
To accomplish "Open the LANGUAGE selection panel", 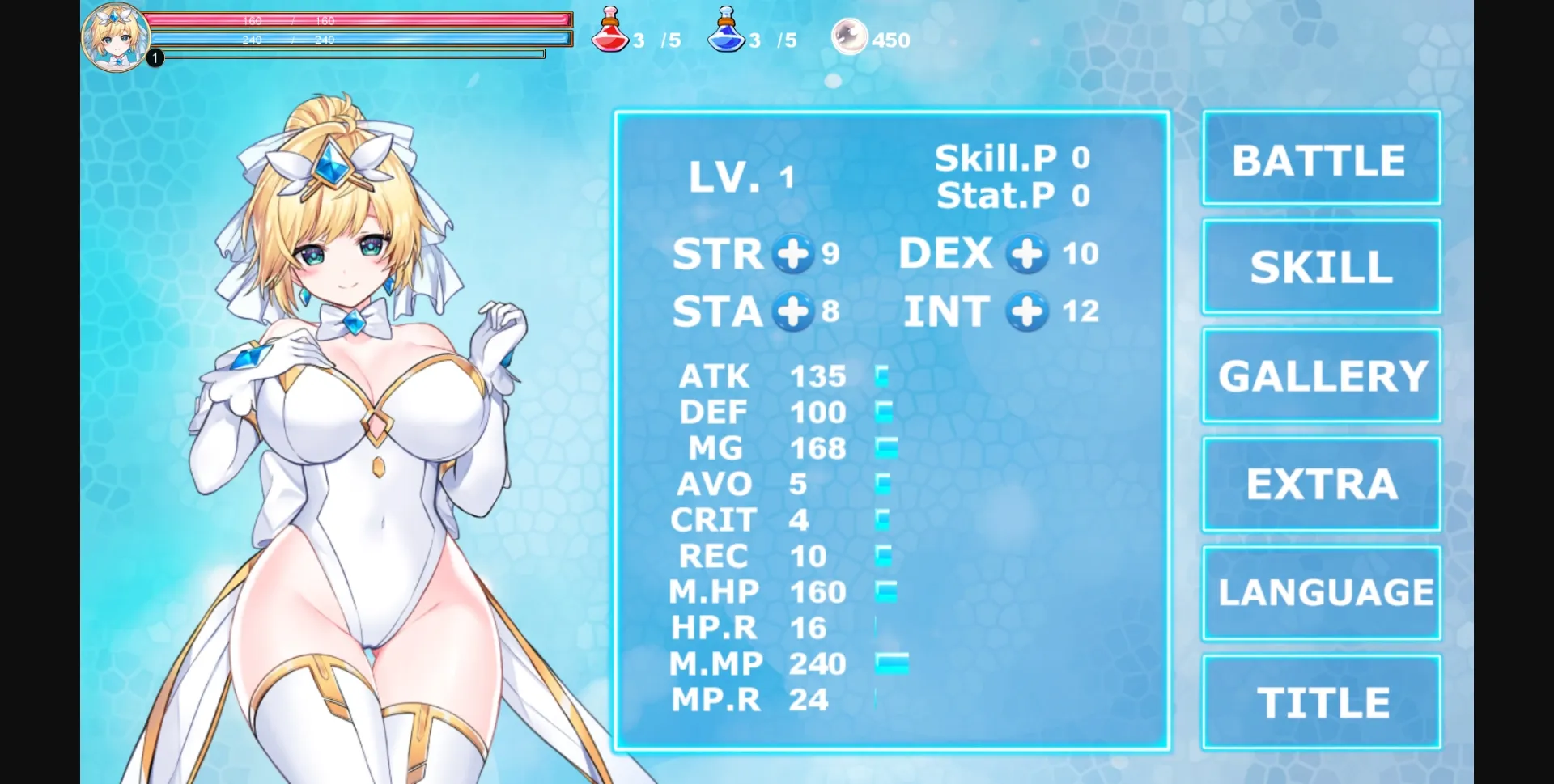I will (1321, 591).
